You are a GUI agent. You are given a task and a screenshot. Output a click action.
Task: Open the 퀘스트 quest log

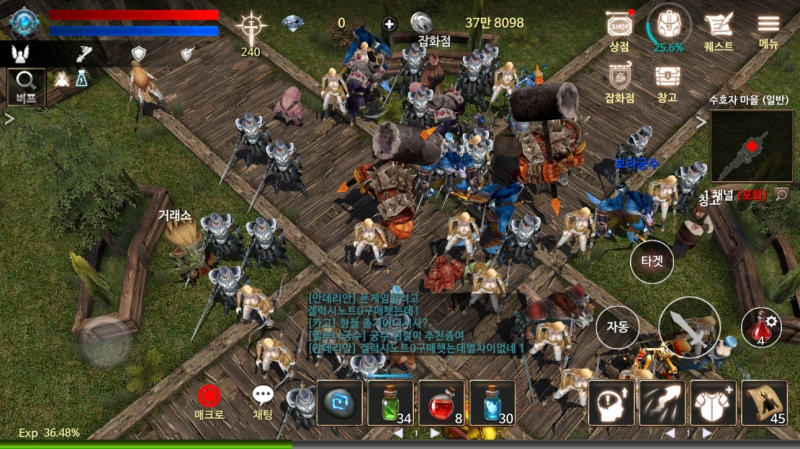pyautogui.click(x=718, y=28)
